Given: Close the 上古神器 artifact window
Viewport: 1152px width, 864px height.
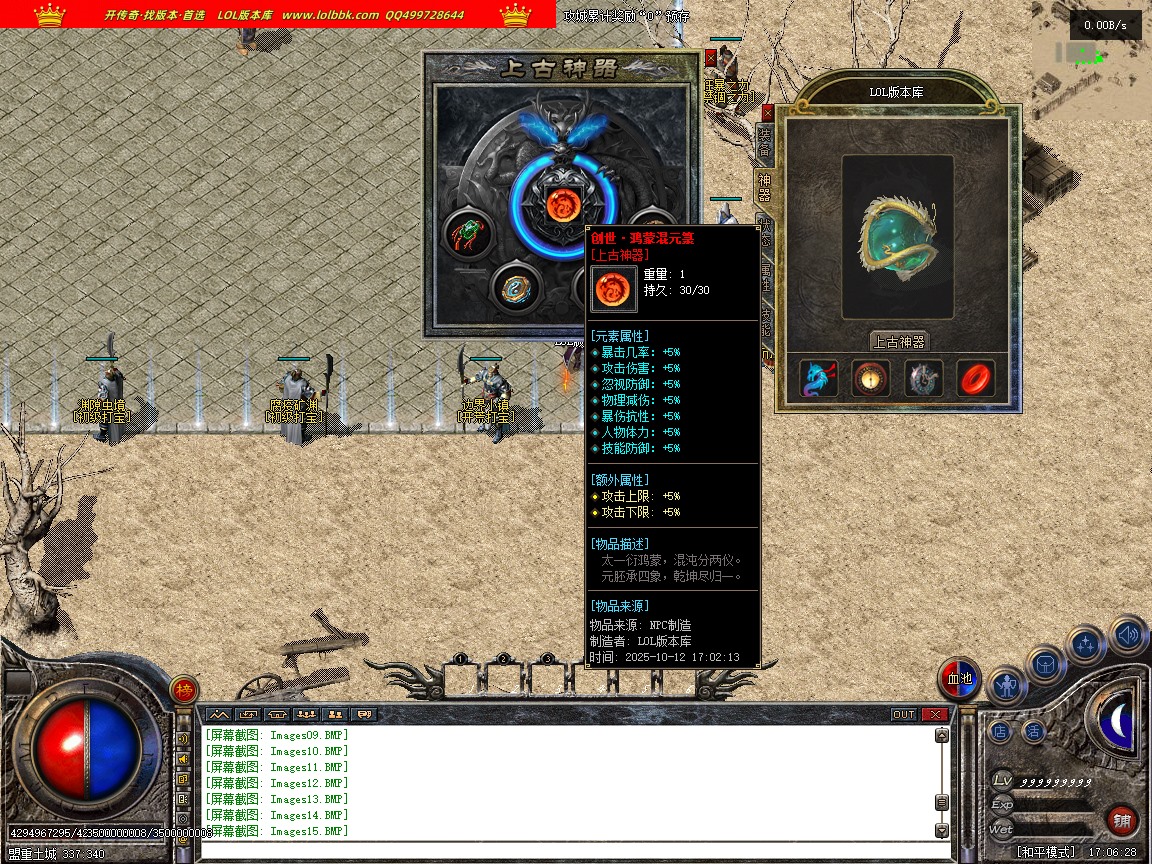Looking at the screenshot, I should pyautogui.click(x=711, y=58).
